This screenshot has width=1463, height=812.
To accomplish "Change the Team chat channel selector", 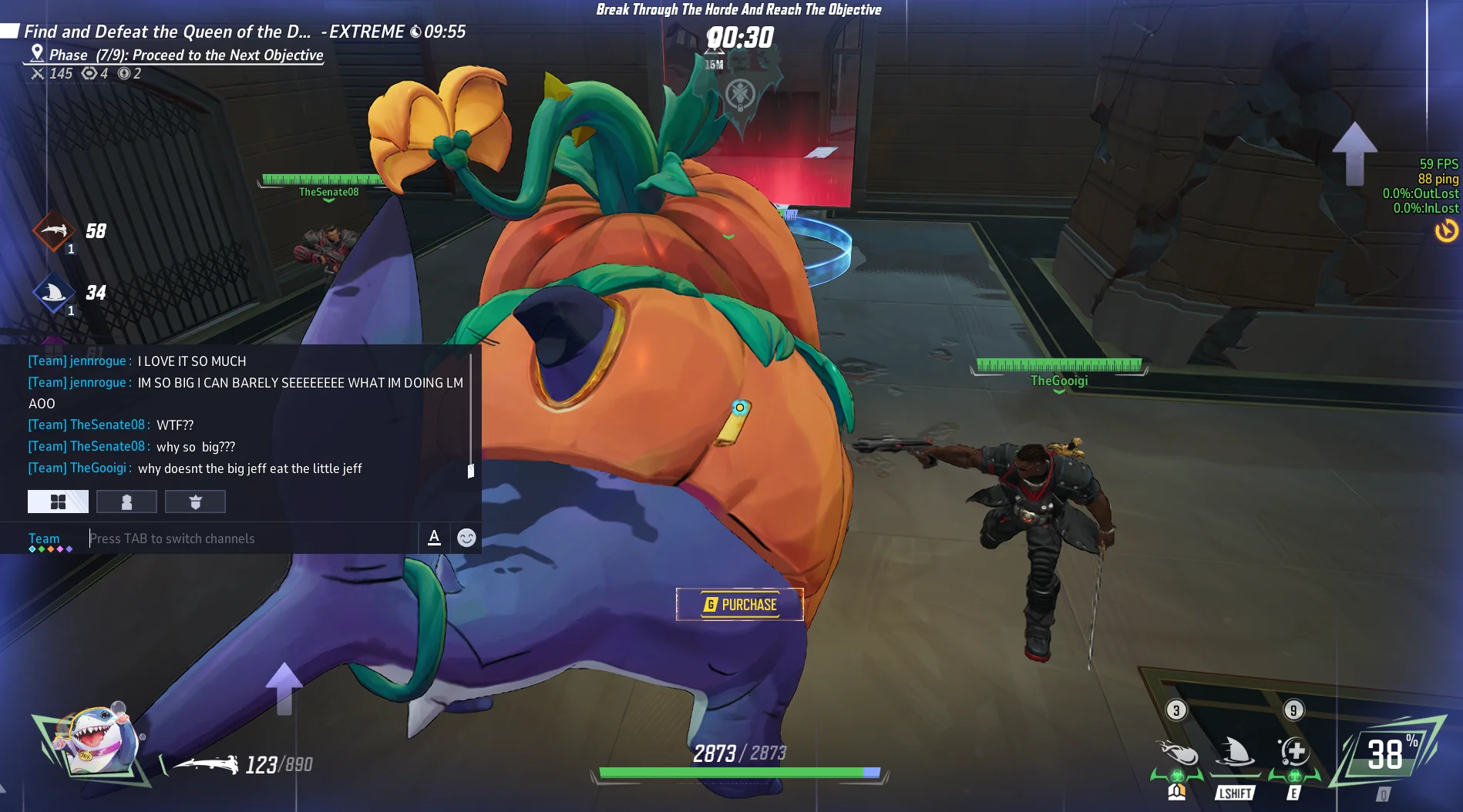I will [x=45, y=539].
